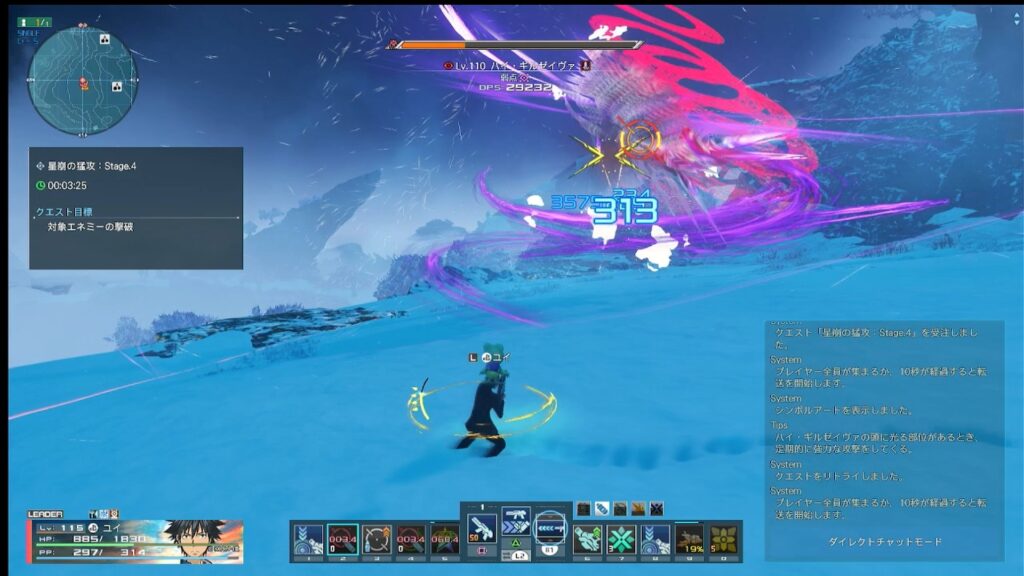Select the teal snowflake skill icon
Viewport: 1024px width, 576px height.
pyautogui.click(x=621, y=539)
